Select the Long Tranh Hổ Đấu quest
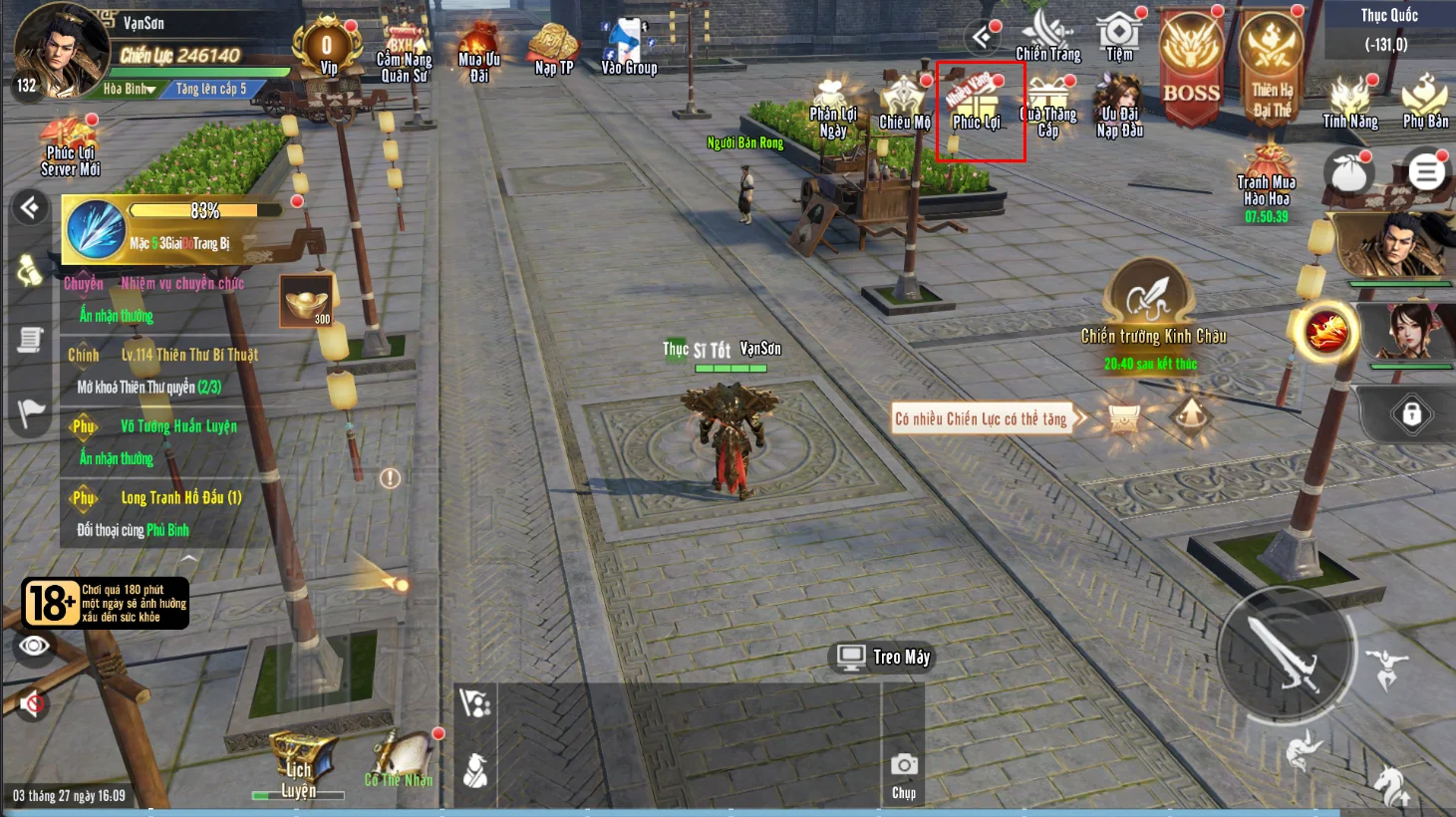Viewport: 1456px width, 817px height. pos(180,498)
